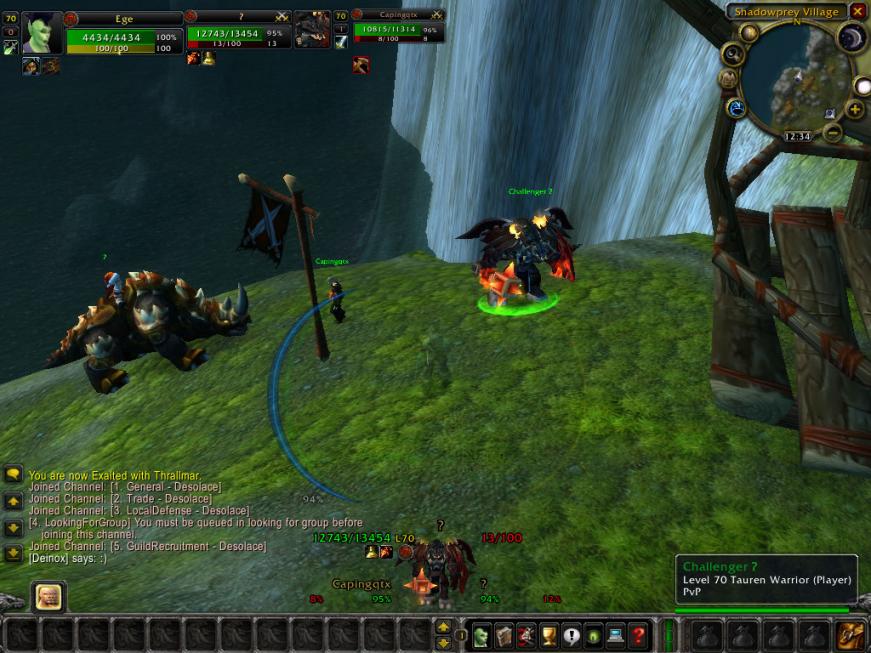The image size is (871, 653).
Task: Click the pet action button above action bar
Action: [47, 597]
